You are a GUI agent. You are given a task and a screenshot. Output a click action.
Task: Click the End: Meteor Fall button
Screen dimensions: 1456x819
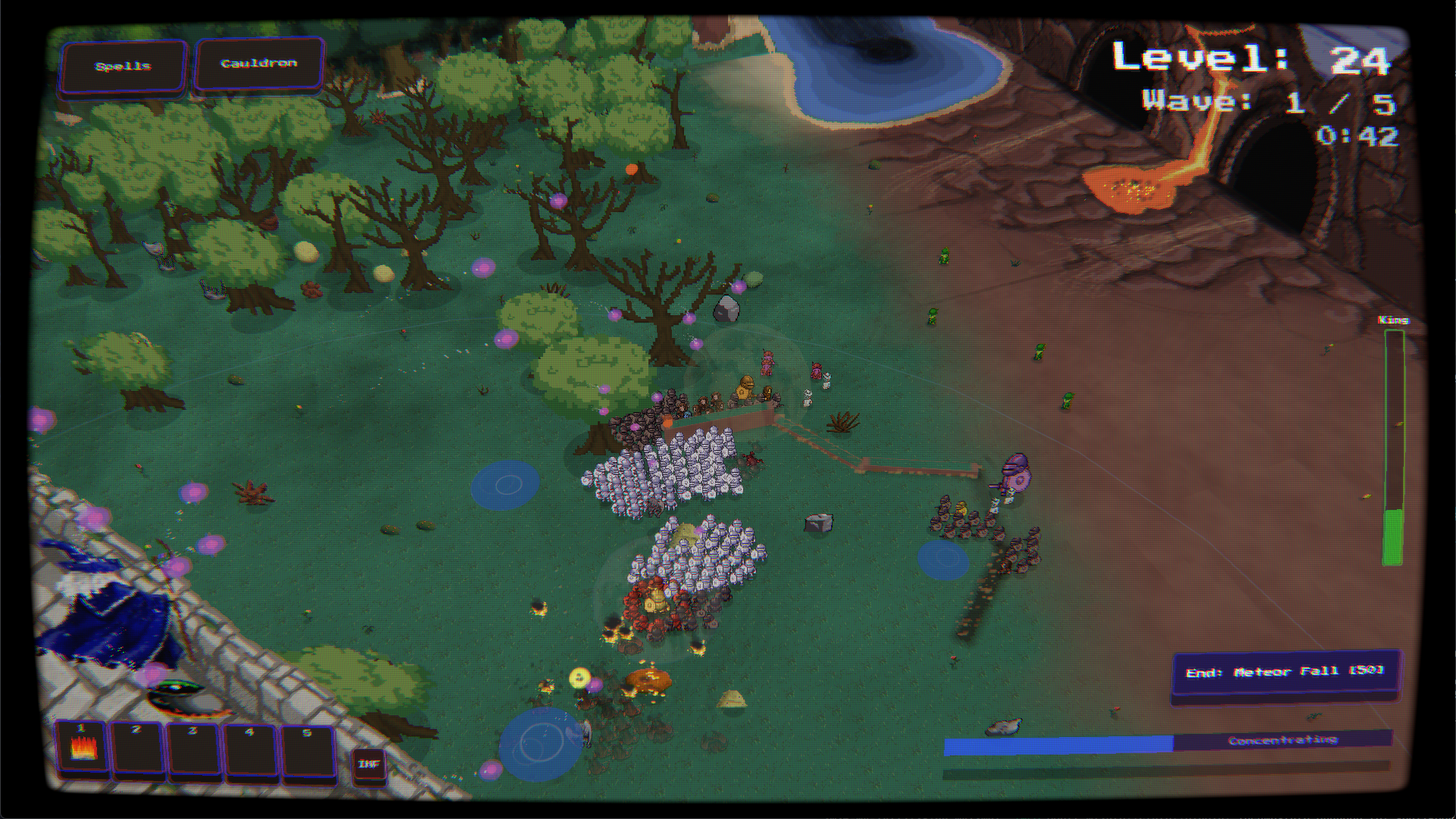pos(1285,672)
